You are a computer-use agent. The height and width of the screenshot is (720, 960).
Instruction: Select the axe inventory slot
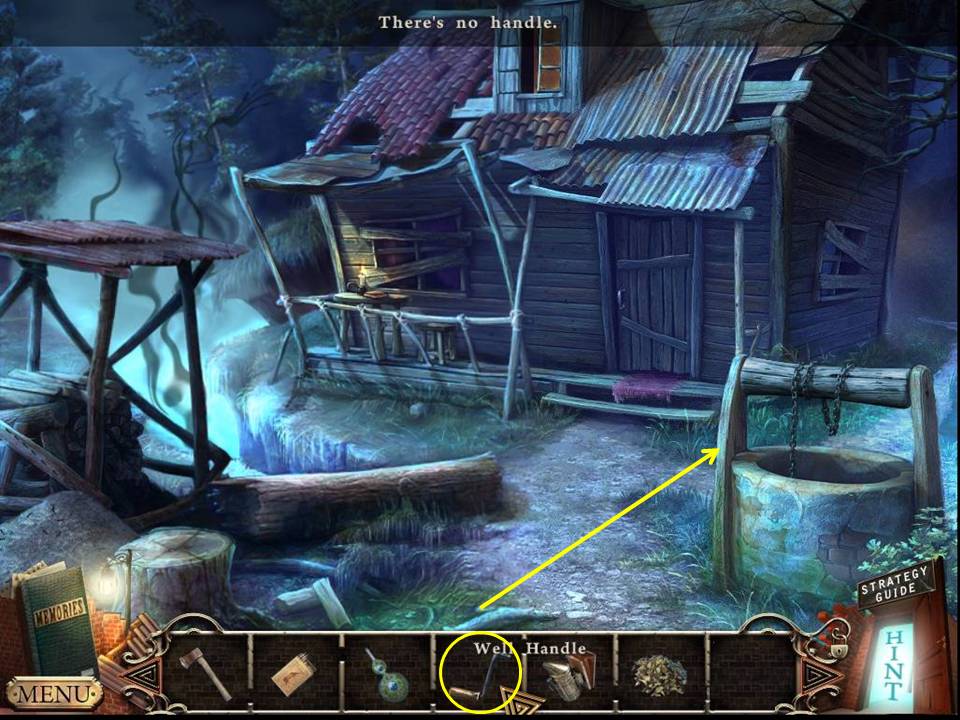point(205,673)
